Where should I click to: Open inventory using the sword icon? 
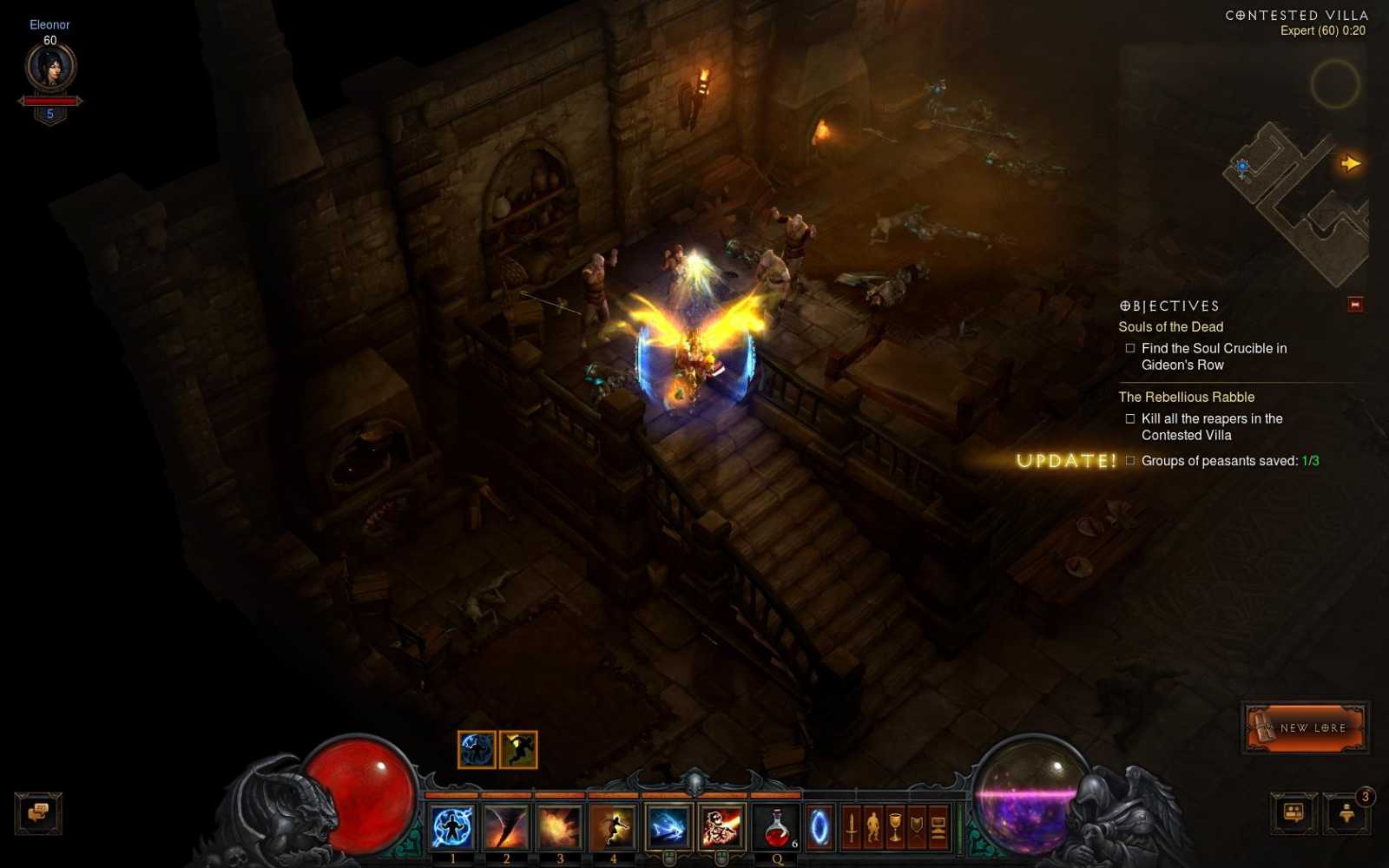click(850, 825)
